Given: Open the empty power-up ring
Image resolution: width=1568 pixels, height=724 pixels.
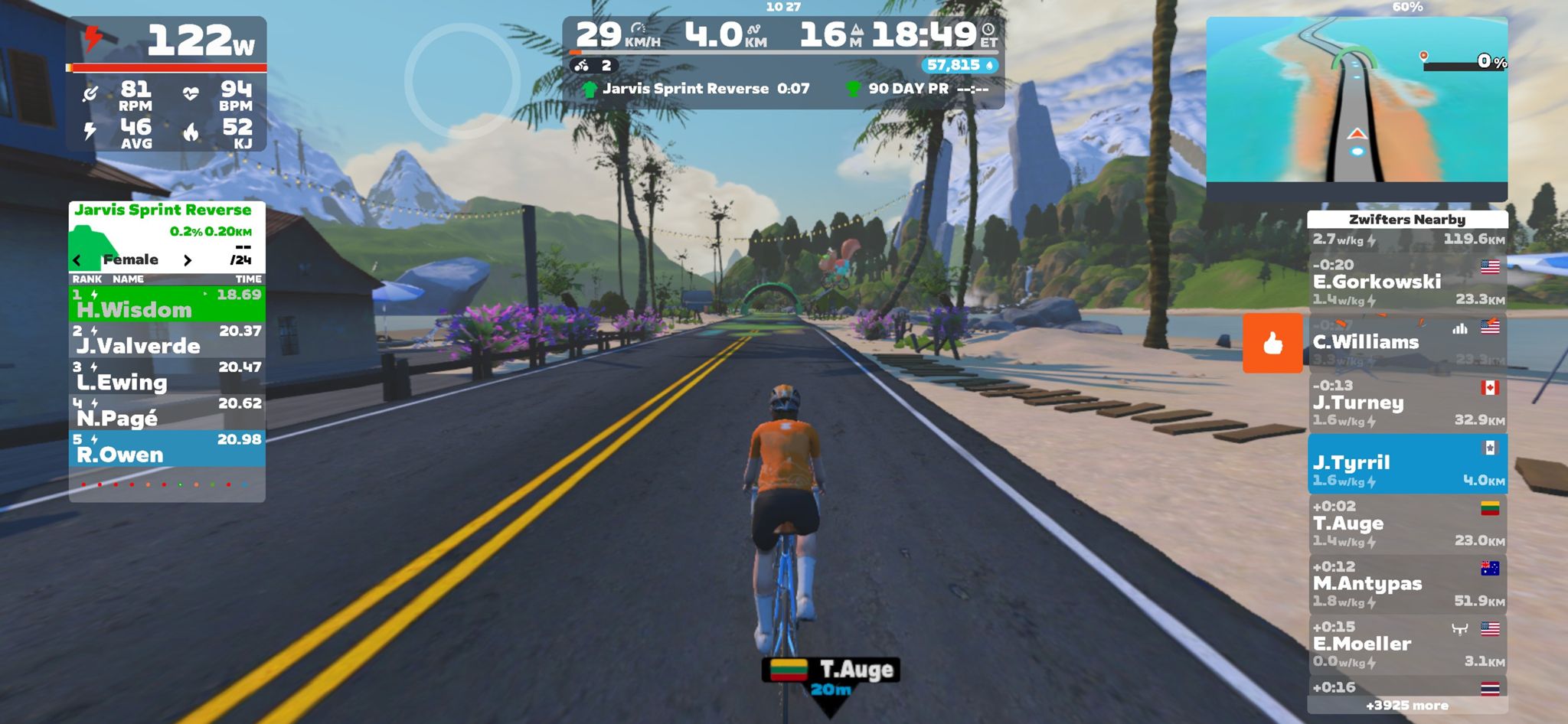Looking at the screenshot, I should 462,80.
